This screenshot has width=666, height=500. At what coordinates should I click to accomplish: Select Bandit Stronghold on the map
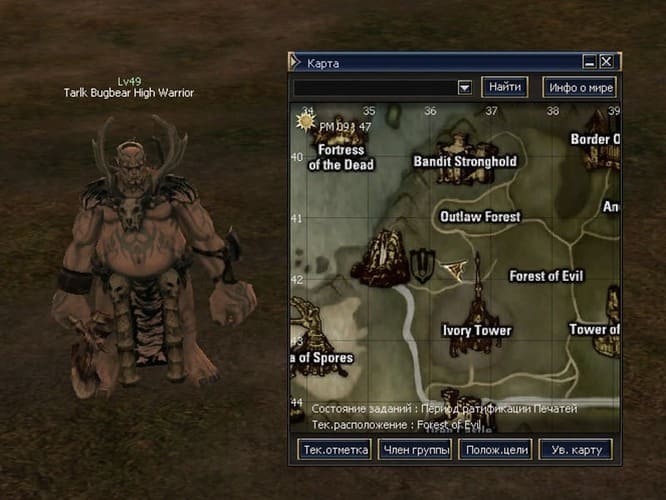465,161
